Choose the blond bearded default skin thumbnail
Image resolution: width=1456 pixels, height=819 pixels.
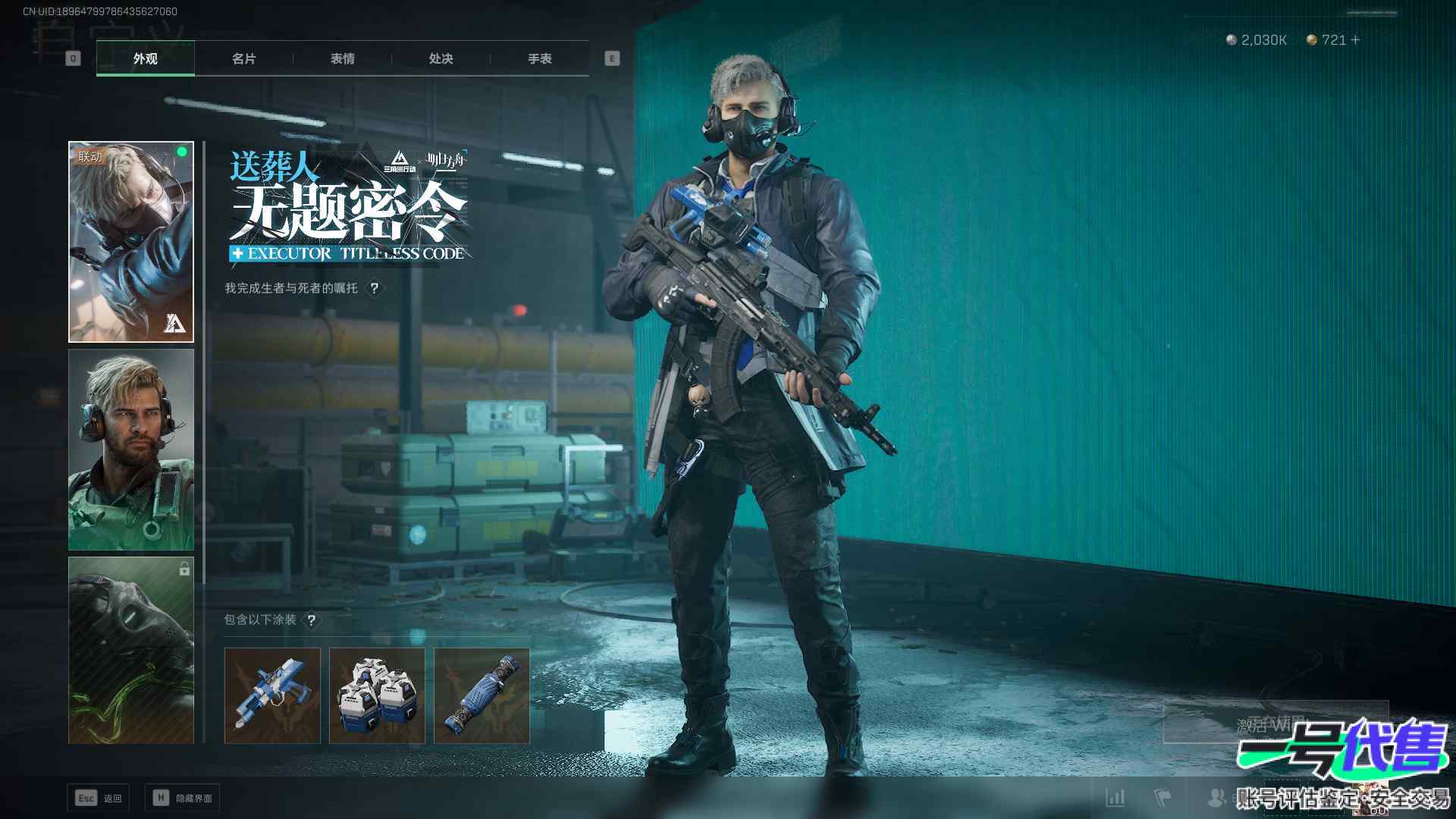point(131,450)
